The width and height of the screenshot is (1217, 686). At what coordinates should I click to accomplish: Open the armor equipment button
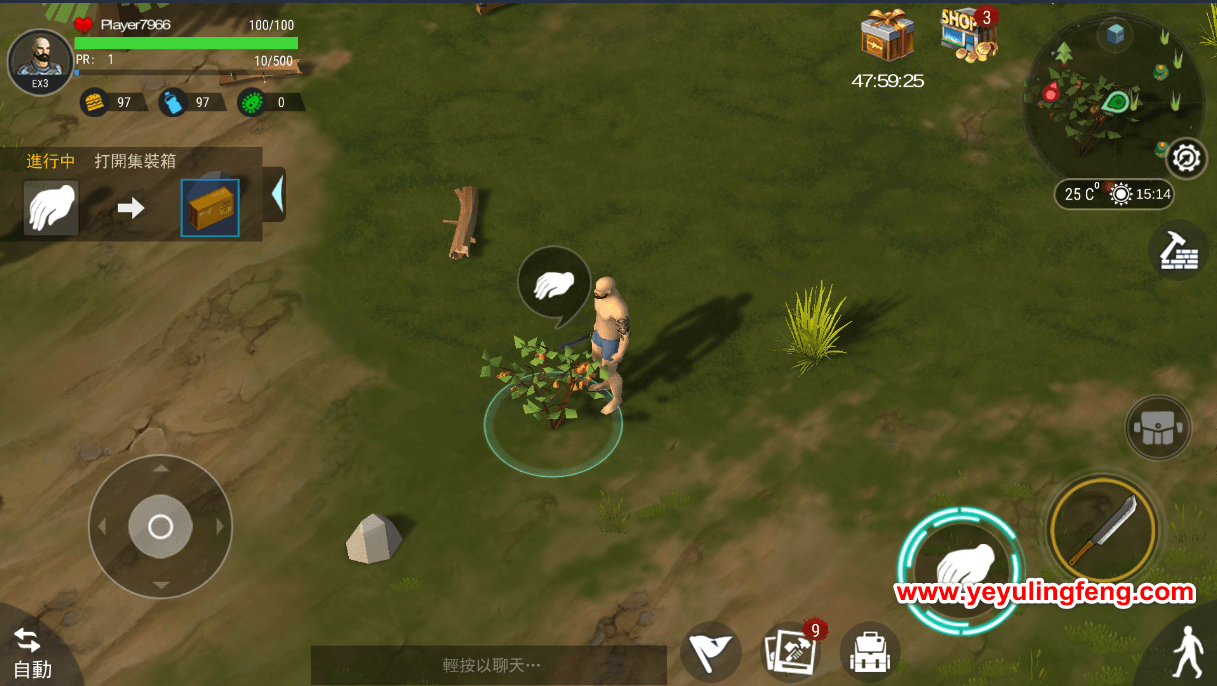tap(1158, 428)
